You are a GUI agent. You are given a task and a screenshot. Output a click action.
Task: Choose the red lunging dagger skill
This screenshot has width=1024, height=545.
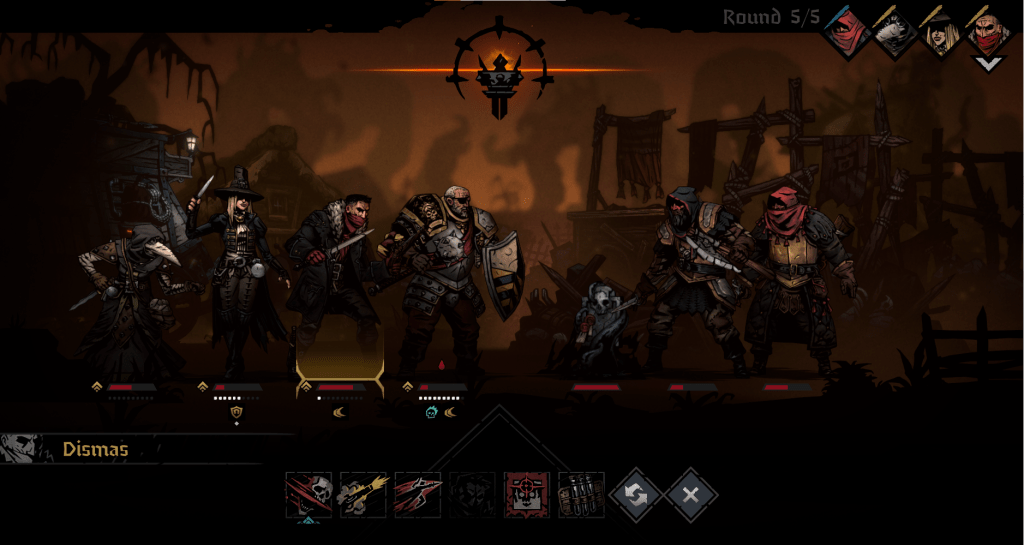418,495
